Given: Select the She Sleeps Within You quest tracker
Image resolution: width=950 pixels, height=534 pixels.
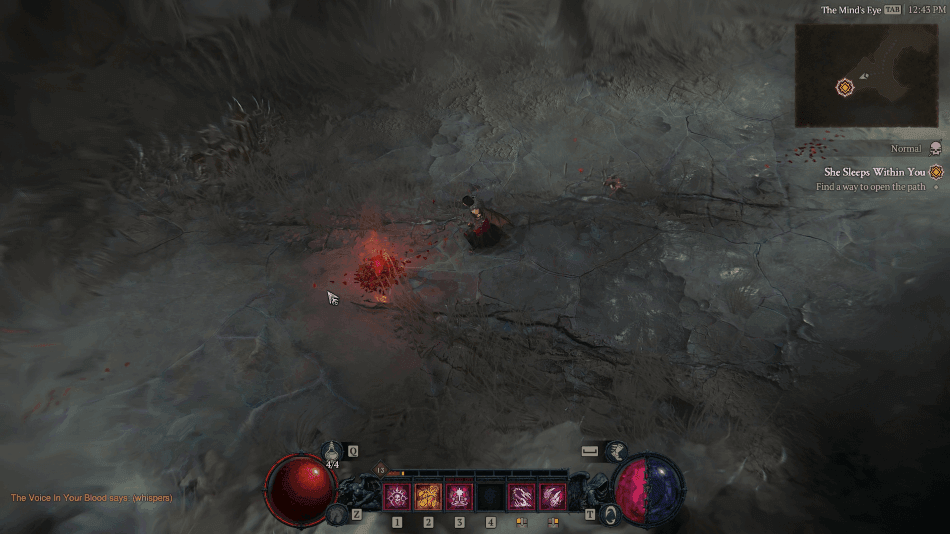Looking at the screenshot, I should [875, 172].
